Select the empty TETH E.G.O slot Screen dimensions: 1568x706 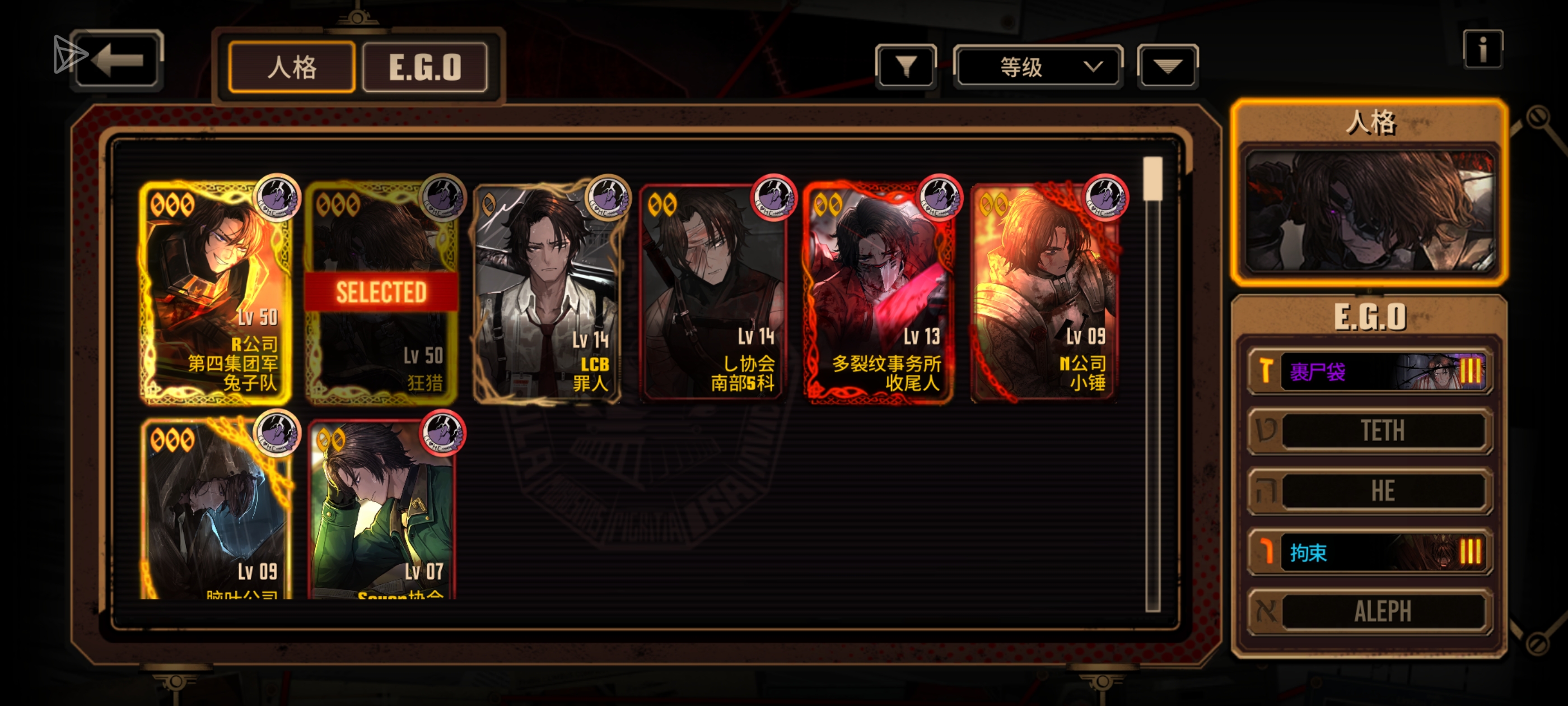coord(1370,431)
